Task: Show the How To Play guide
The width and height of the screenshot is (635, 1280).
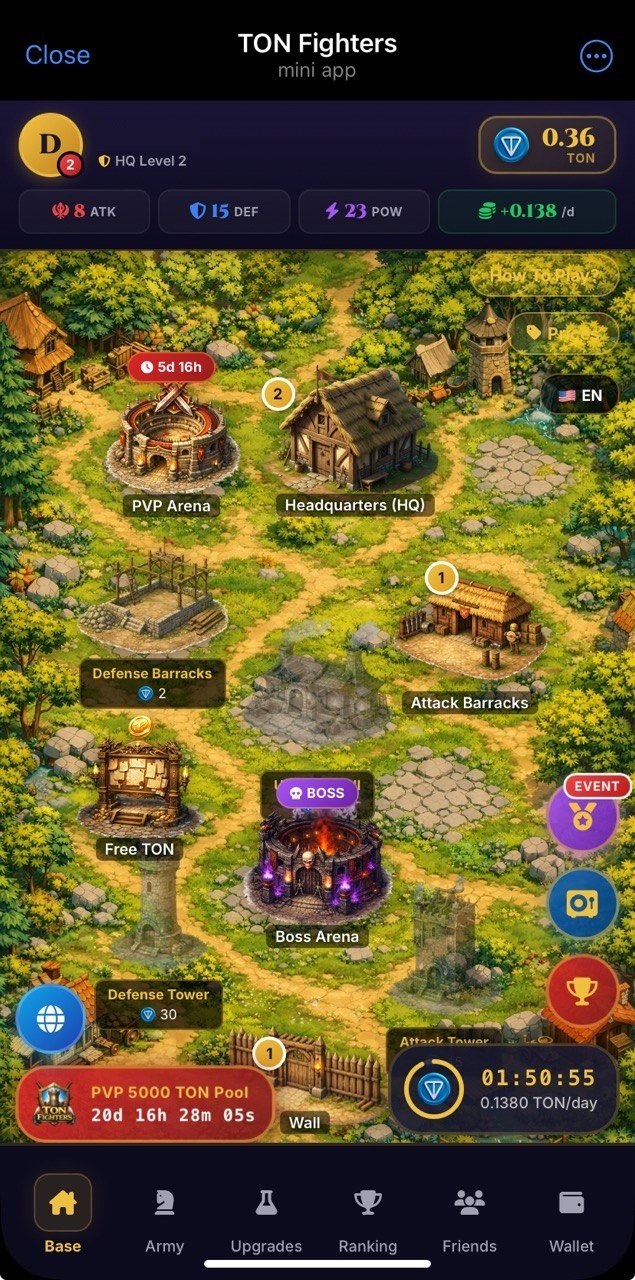Action: (544, 275)
